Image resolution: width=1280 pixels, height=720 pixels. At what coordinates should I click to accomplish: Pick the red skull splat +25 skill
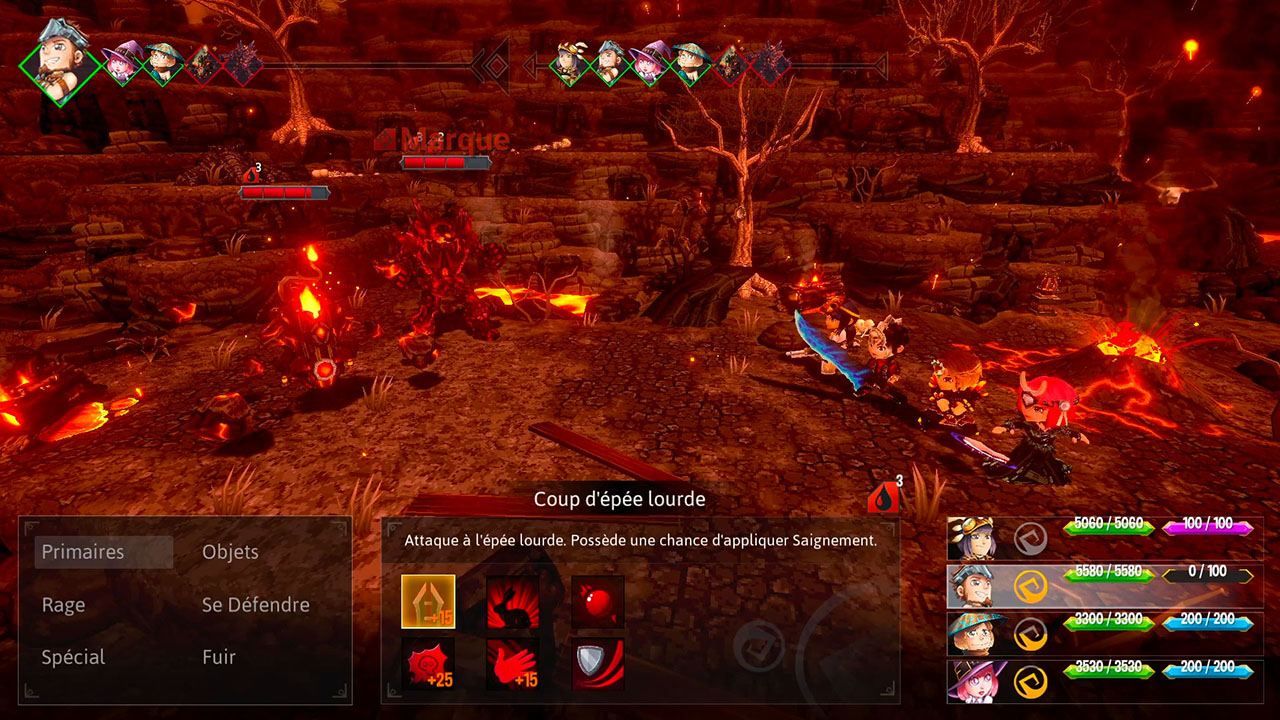click(x=428, y=664)
